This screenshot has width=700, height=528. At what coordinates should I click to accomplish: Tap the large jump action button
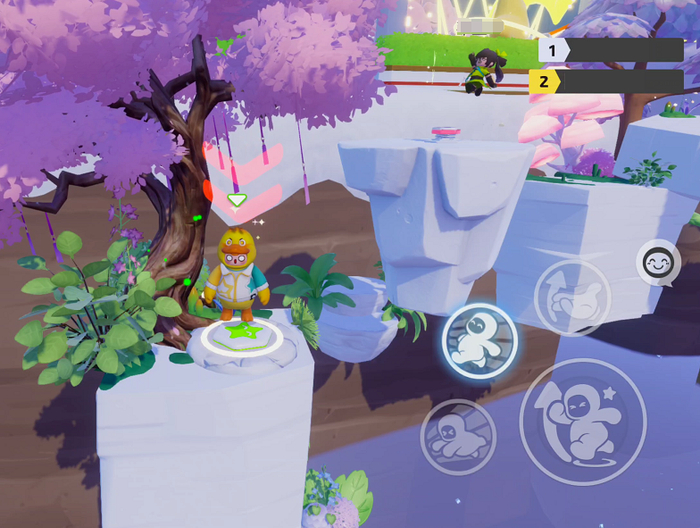(582, 421)
